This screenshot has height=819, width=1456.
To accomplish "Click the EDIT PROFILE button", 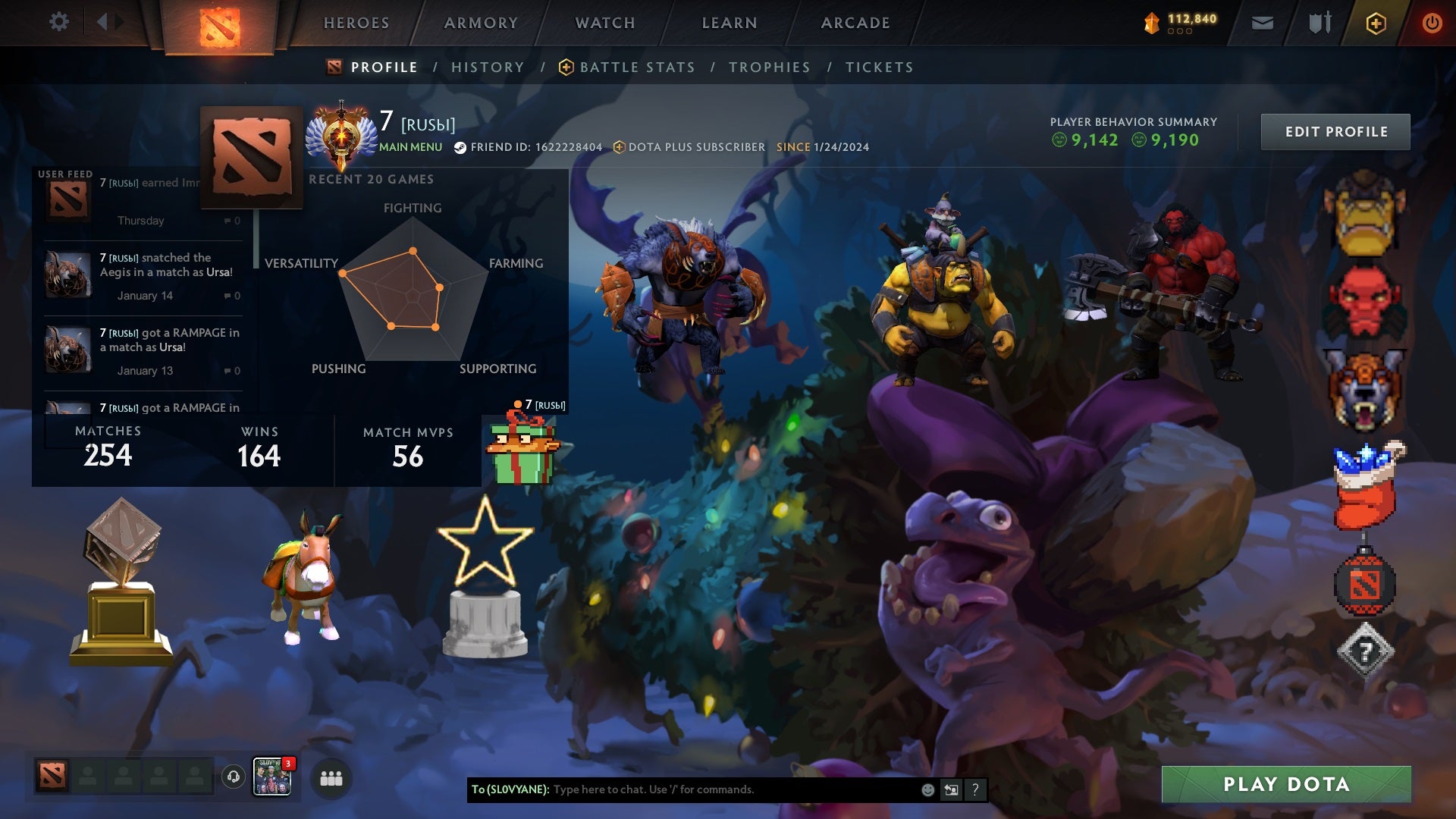I will tap(1335, 131).
